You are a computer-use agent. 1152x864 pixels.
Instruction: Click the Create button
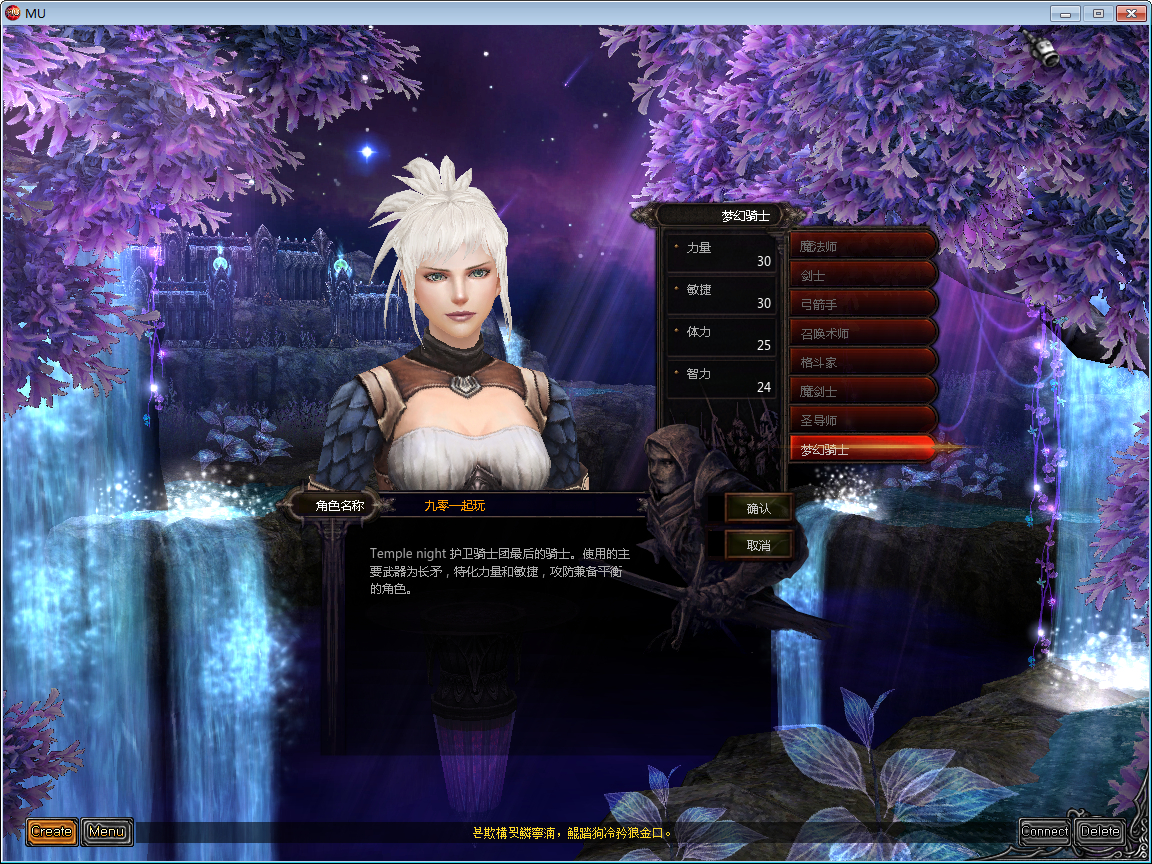point(52,831)
